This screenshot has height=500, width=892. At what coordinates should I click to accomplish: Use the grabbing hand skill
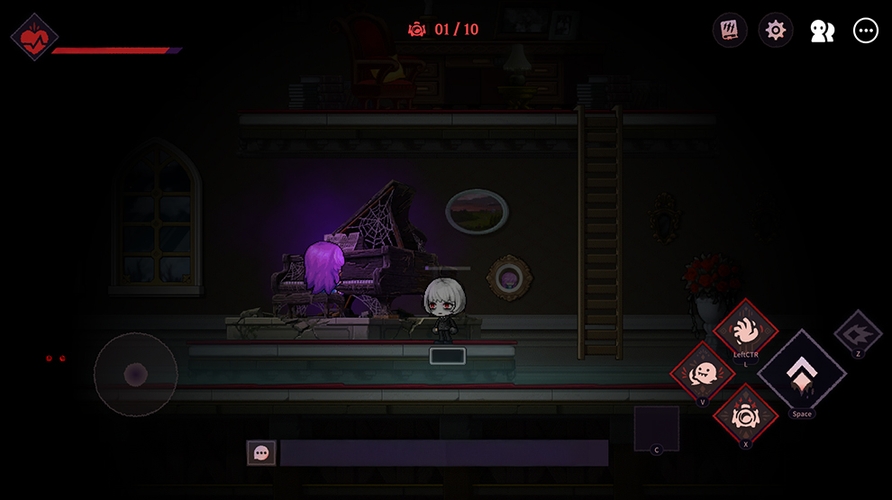click(745, 328)
